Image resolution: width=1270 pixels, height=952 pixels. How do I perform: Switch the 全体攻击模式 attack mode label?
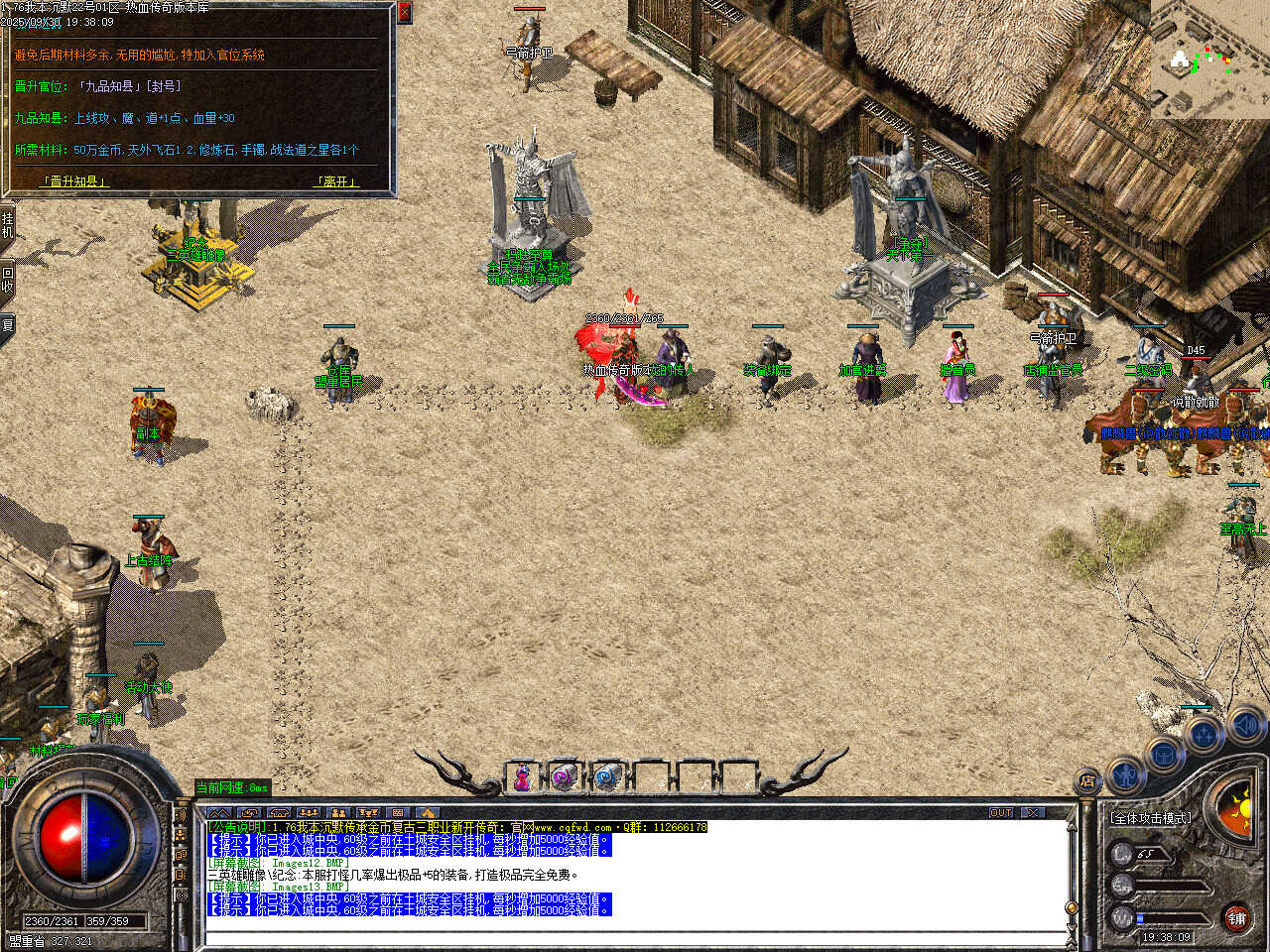[x=1151, y=818]
